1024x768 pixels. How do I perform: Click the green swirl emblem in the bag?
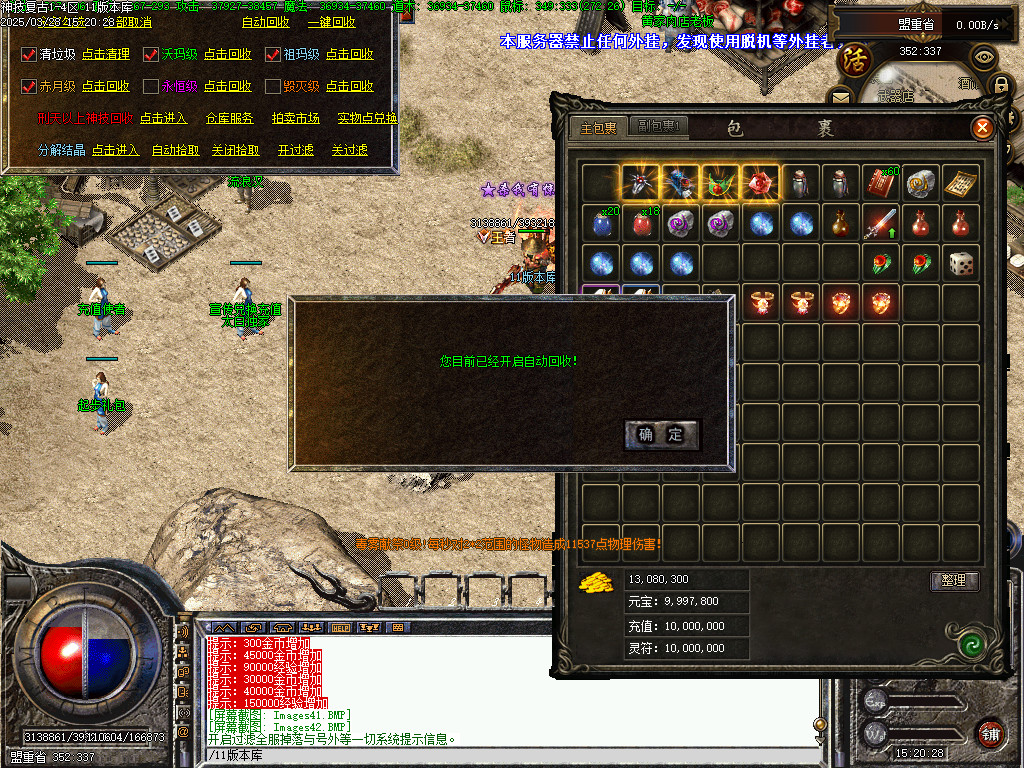967,643
